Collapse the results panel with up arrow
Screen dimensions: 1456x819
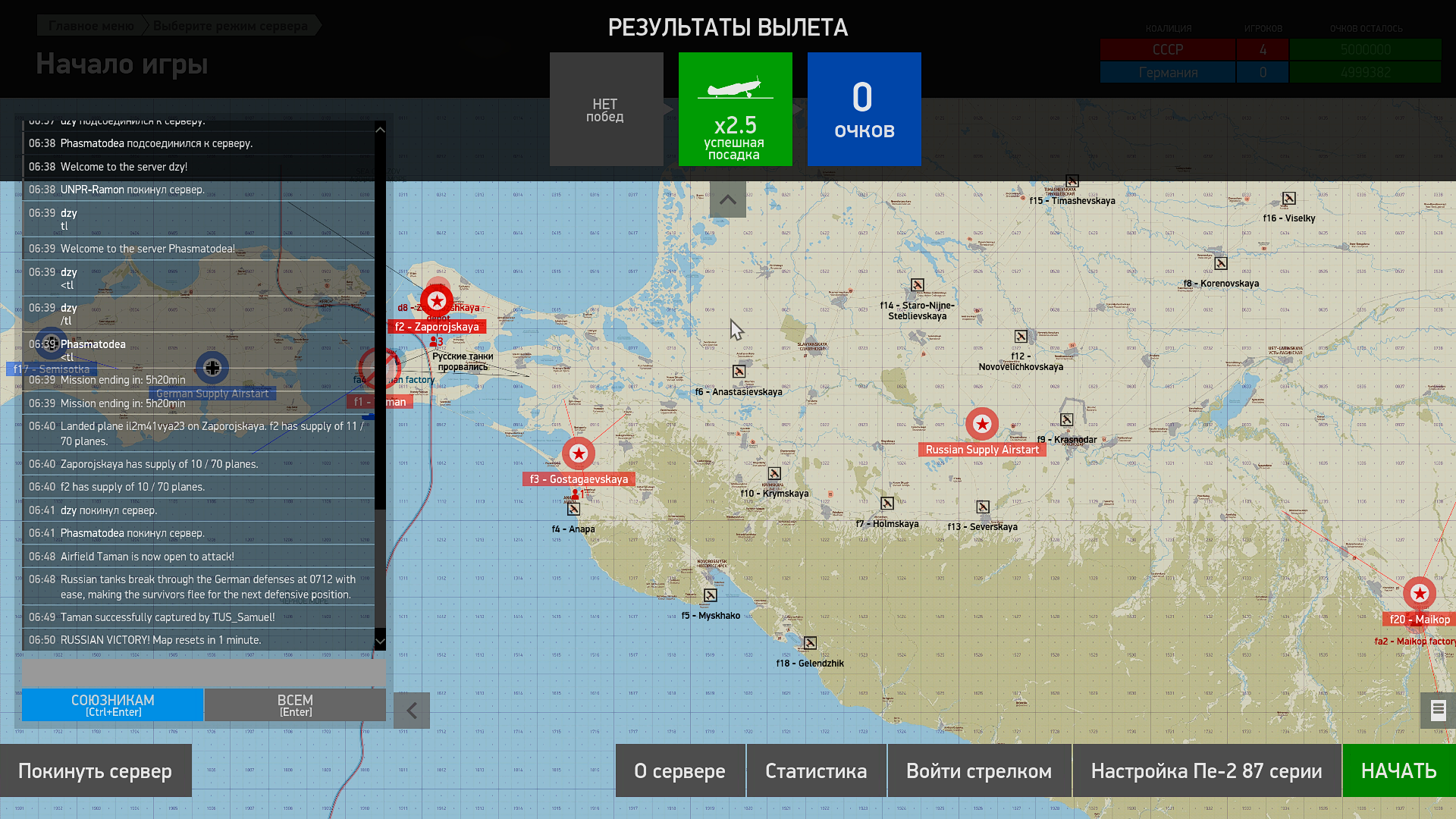(x=728, y=200)
